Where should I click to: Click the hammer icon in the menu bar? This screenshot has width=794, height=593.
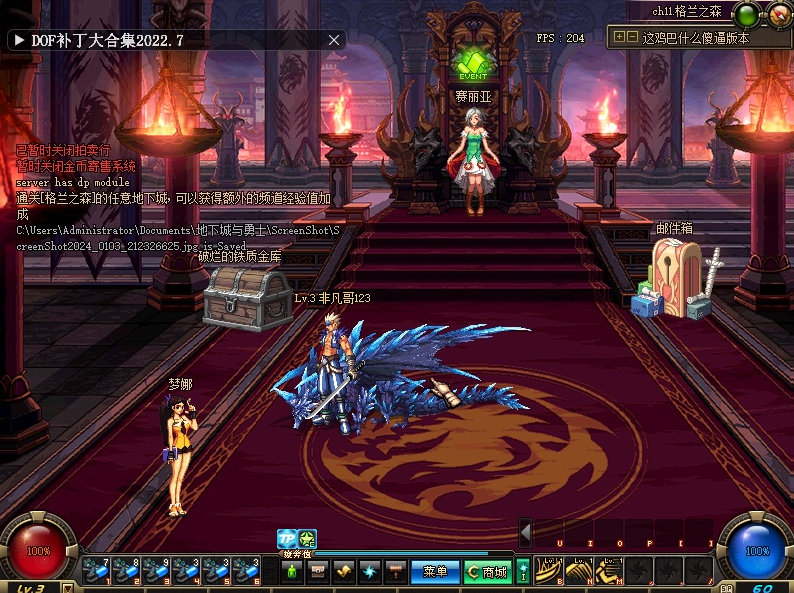(396, 572)
